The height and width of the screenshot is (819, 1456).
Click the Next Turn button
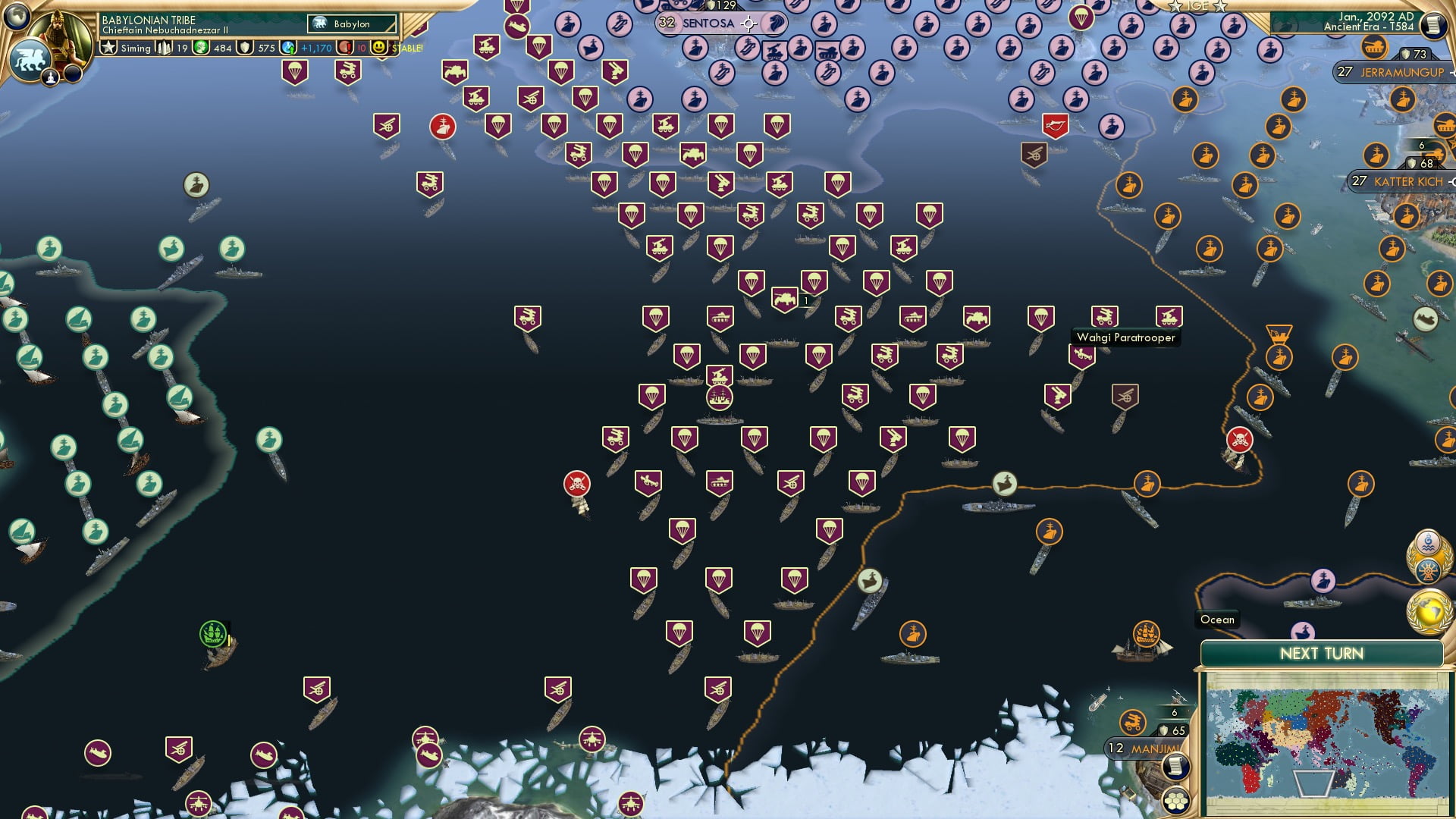(x=1321, y=652)
